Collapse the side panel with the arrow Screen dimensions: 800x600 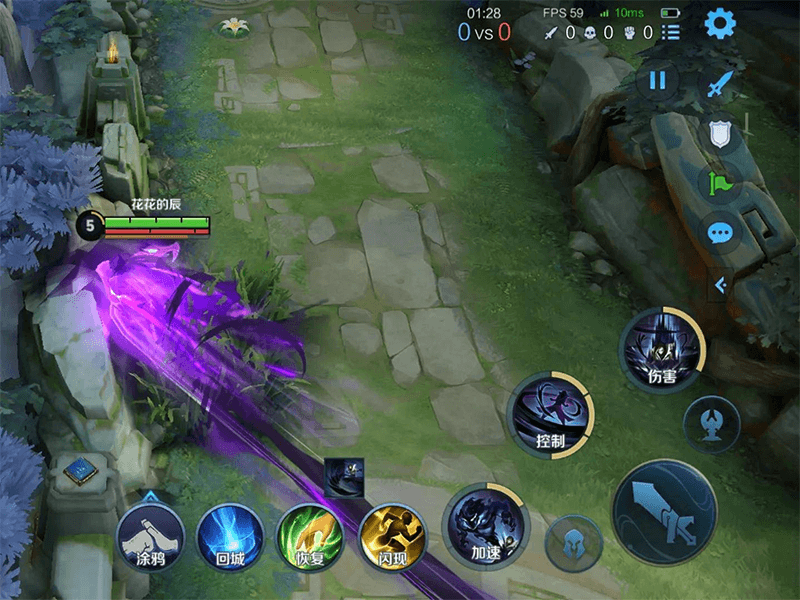coord(719,285)
